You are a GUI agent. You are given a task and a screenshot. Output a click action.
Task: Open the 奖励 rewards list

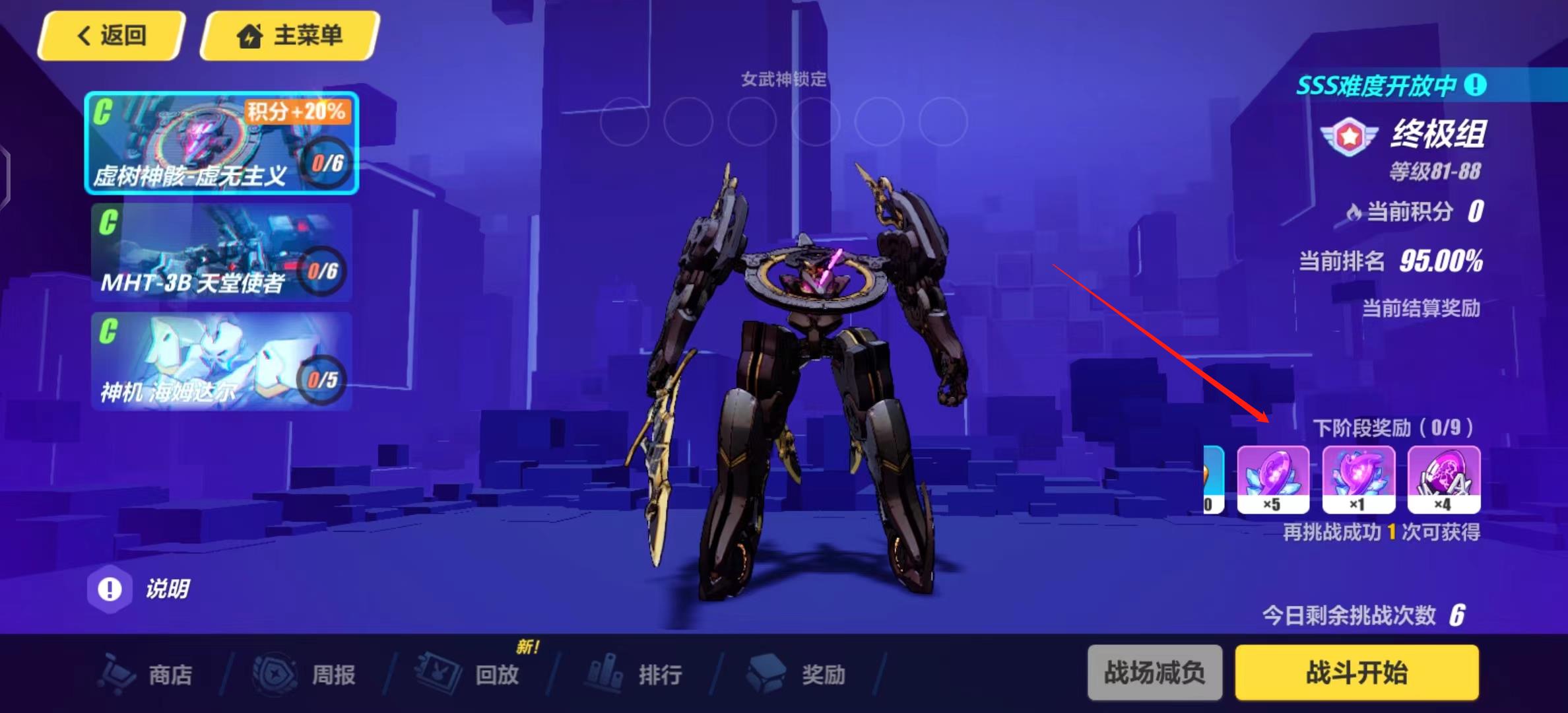coord(797,674)
